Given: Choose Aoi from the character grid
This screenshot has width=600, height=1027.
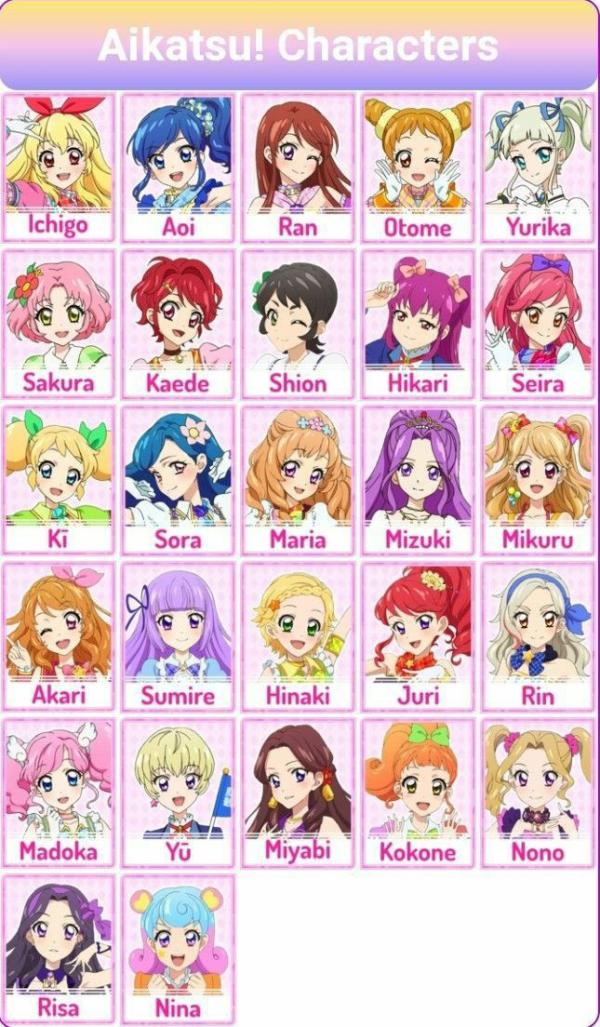Looking at the screenshot, I should [178, 167].
